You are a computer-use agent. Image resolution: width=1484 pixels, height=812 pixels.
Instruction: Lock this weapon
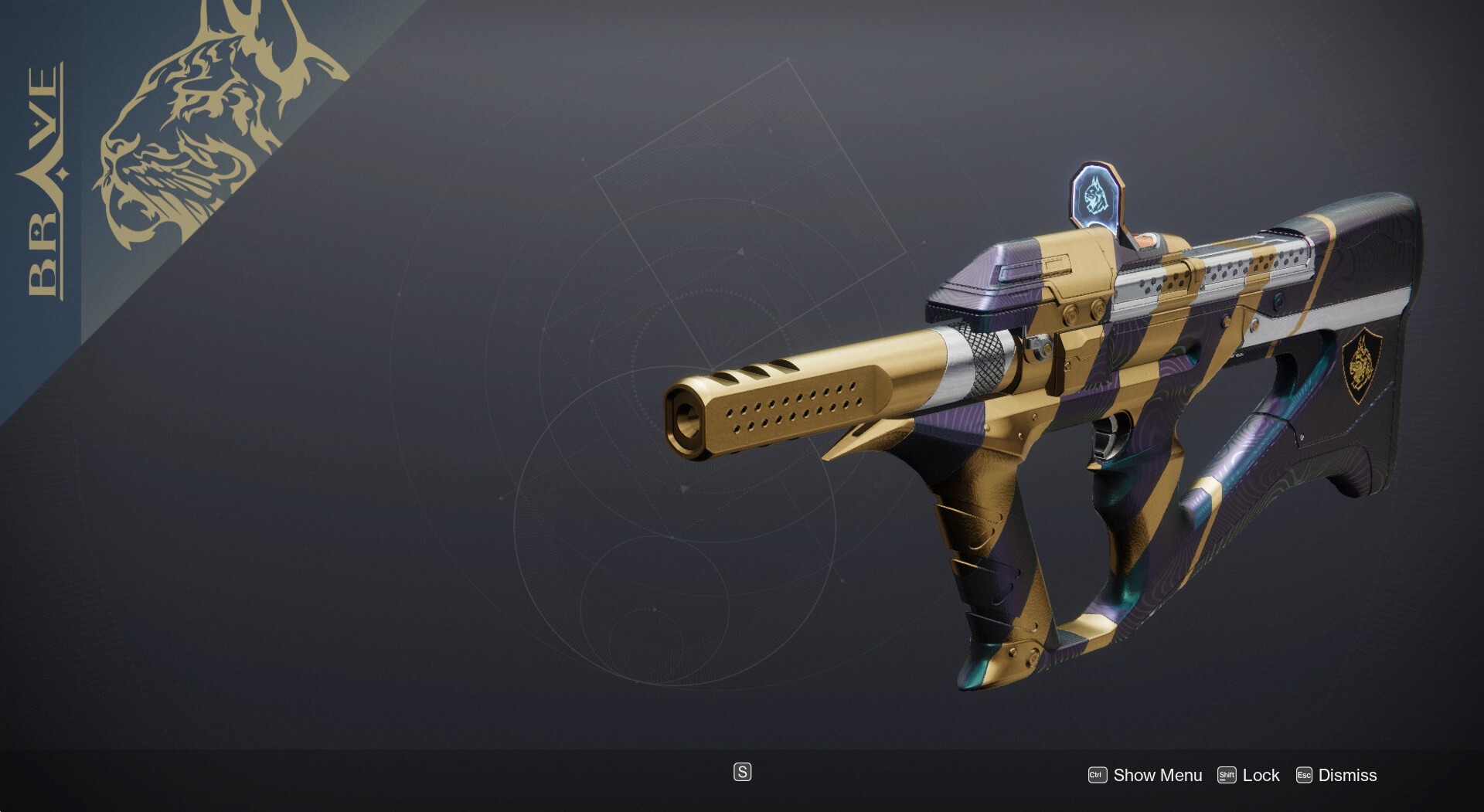click(1249, 775)
